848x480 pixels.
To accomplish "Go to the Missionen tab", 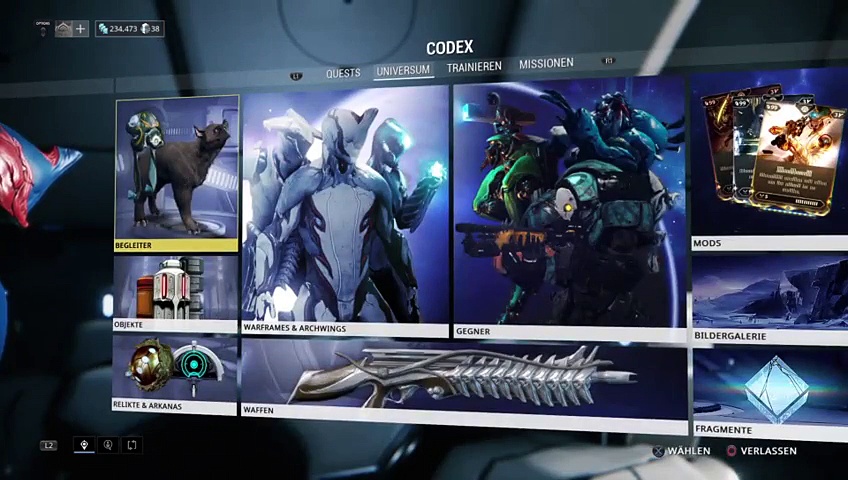I will pyautogui.click(x=546, y=64).
